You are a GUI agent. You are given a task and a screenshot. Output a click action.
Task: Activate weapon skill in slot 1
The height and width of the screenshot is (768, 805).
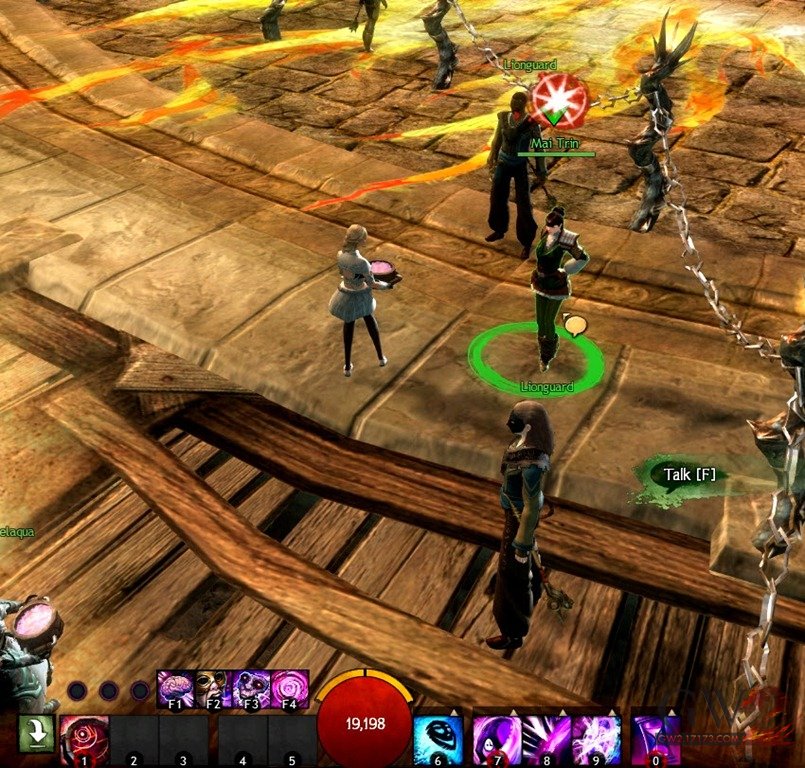[x=84, y=738]
